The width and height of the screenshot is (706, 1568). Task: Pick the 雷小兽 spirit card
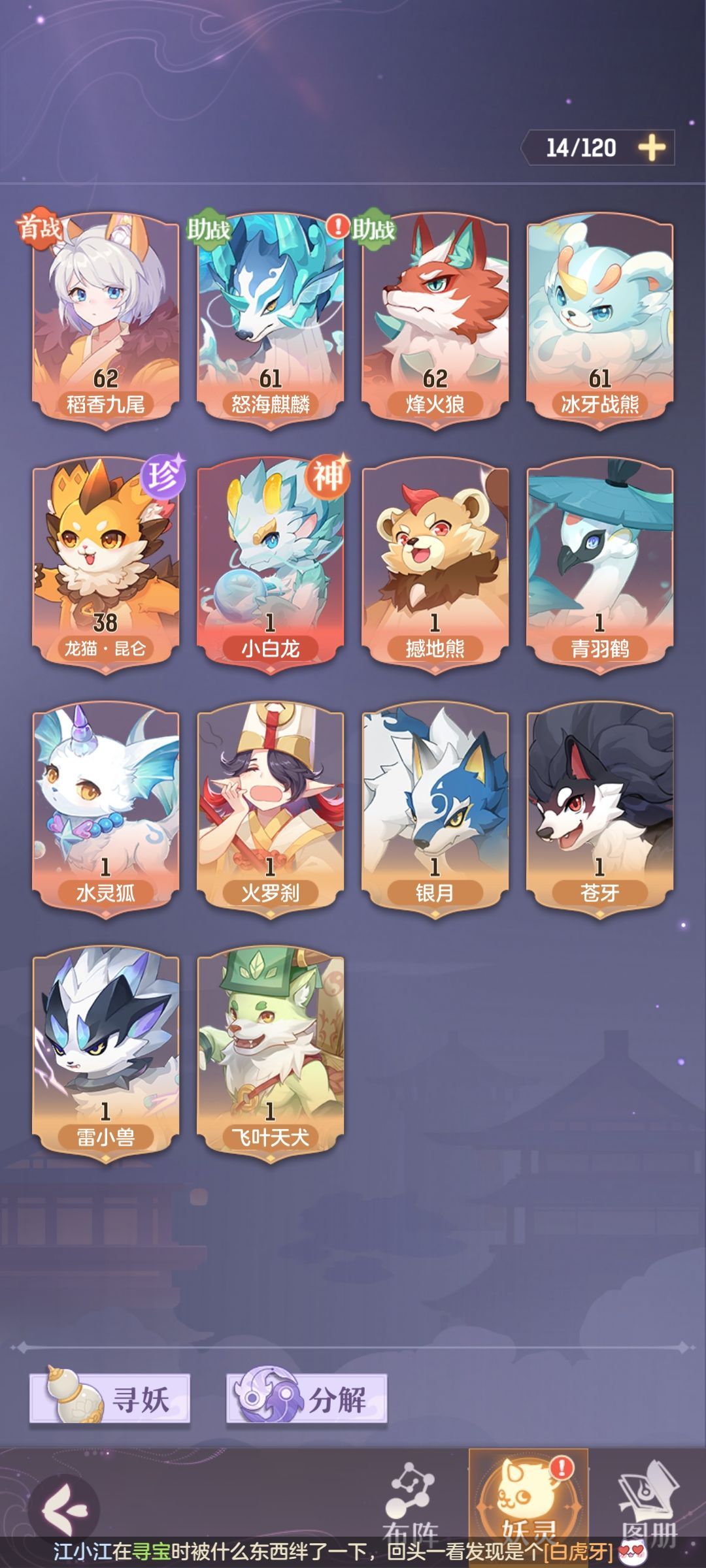(106, 1053)
